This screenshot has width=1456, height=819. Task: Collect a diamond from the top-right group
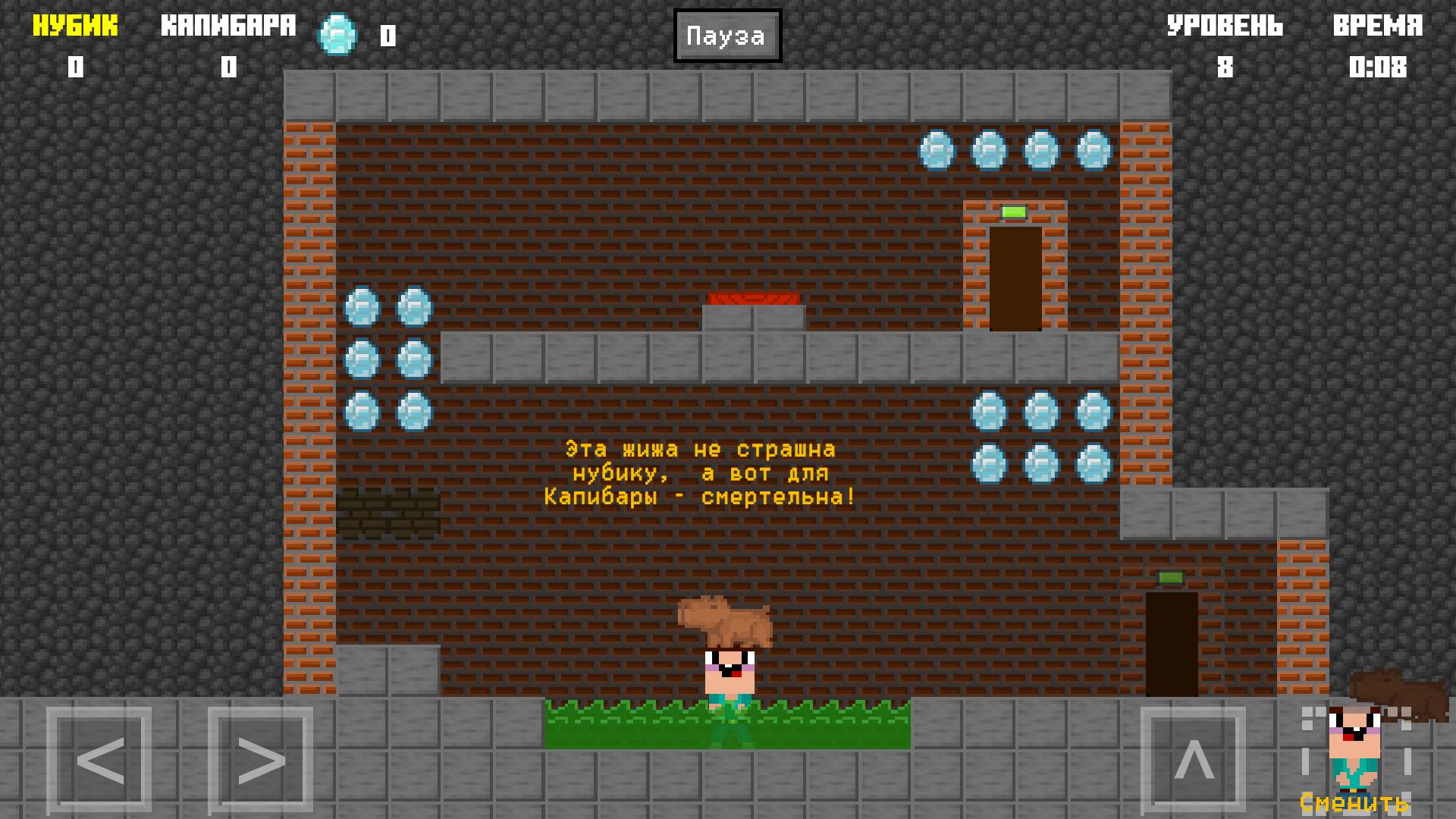[987, 149]
